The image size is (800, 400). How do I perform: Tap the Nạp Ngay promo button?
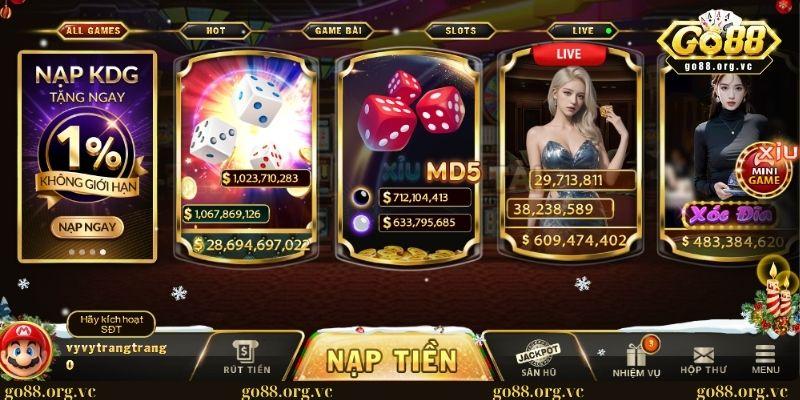tap(87, 226)
